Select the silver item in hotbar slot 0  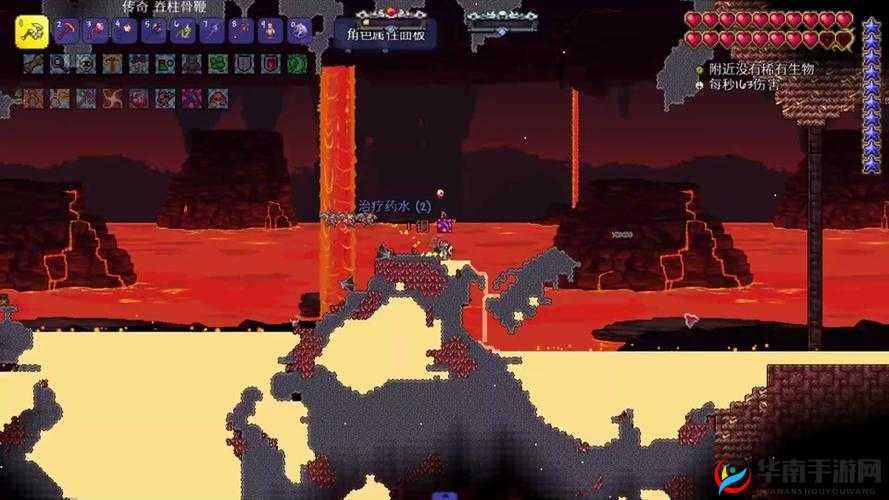(x=298, y=32)
